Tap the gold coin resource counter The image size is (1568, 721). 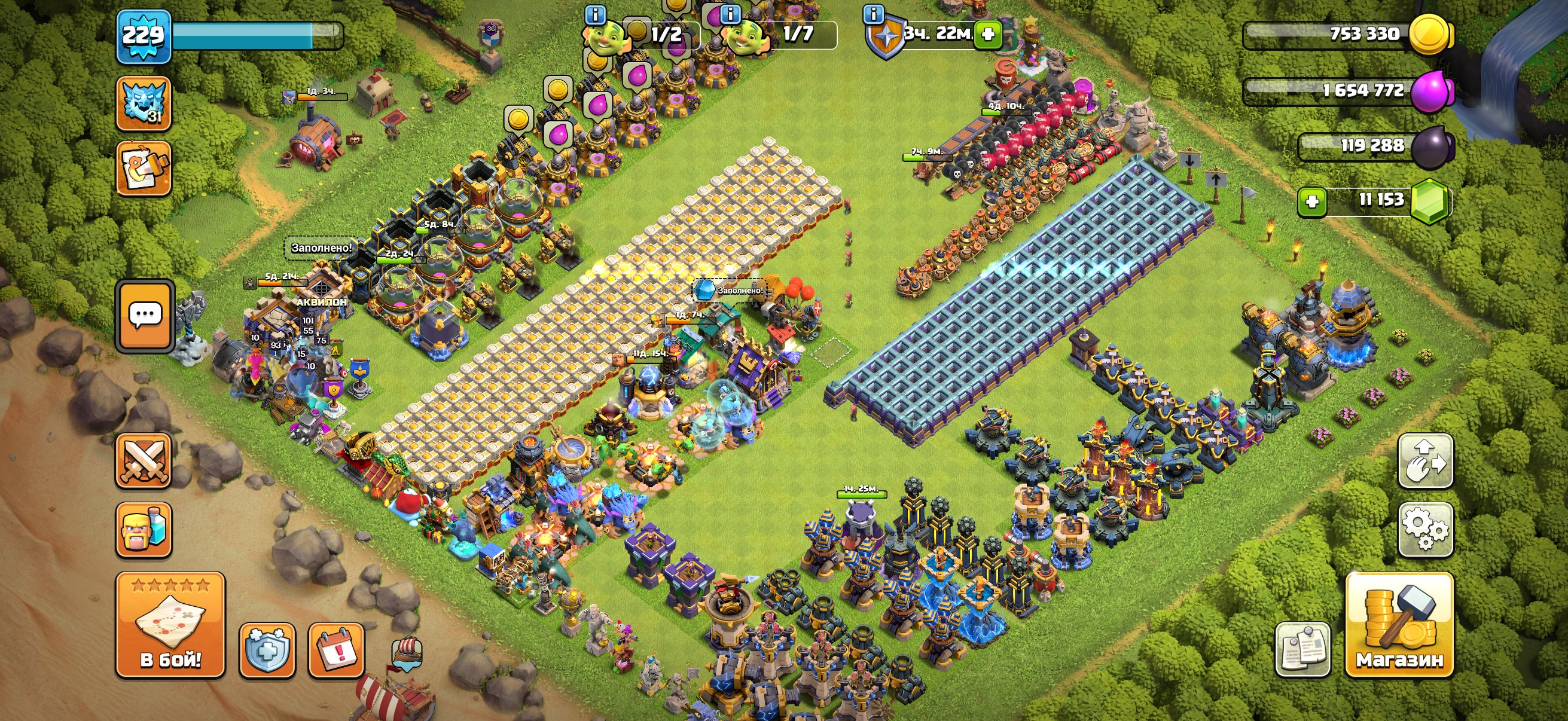click(x=1345, y=34)
